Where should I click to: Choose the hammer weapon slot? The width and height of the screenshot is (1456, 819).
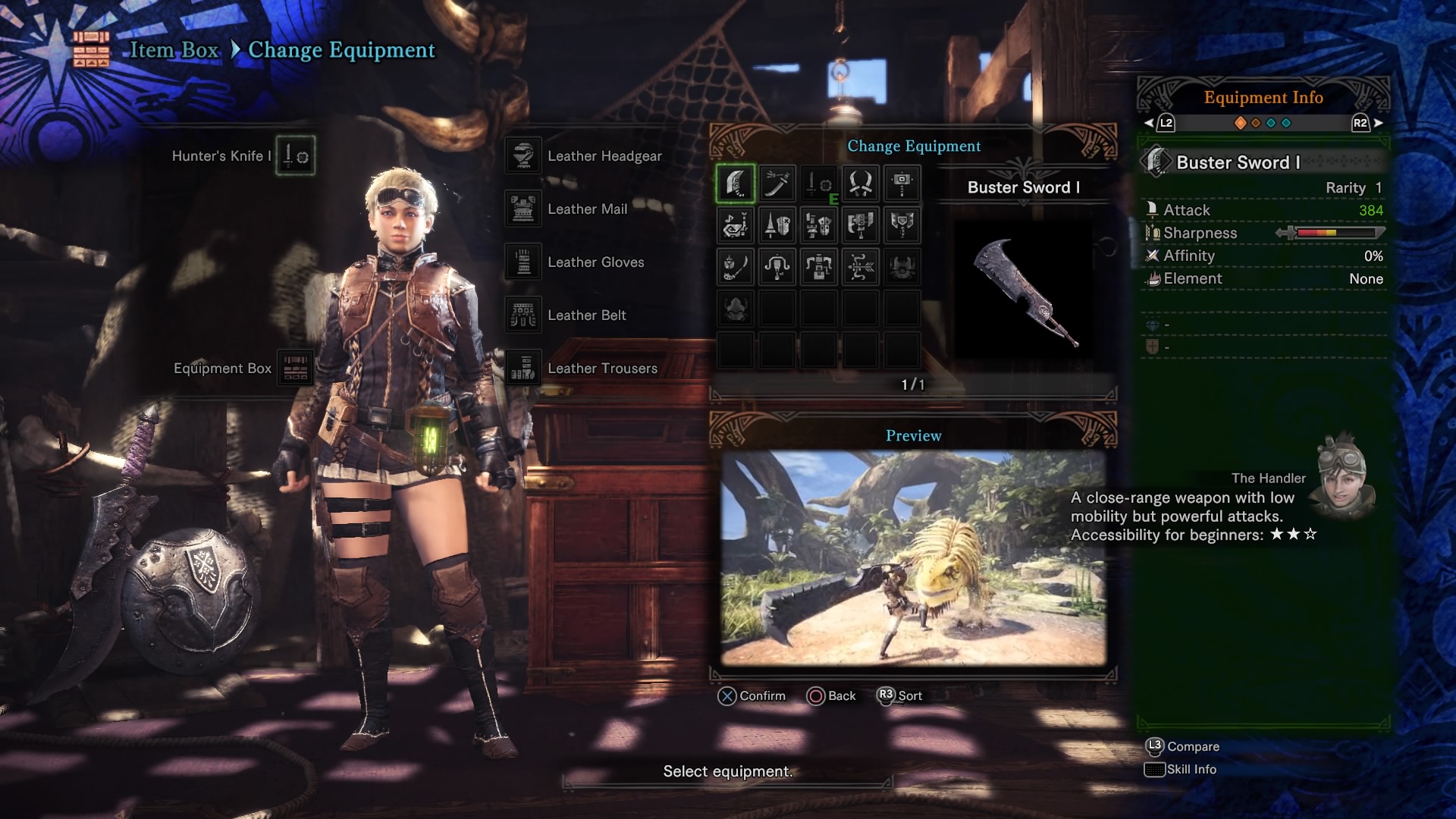[902, 184]
